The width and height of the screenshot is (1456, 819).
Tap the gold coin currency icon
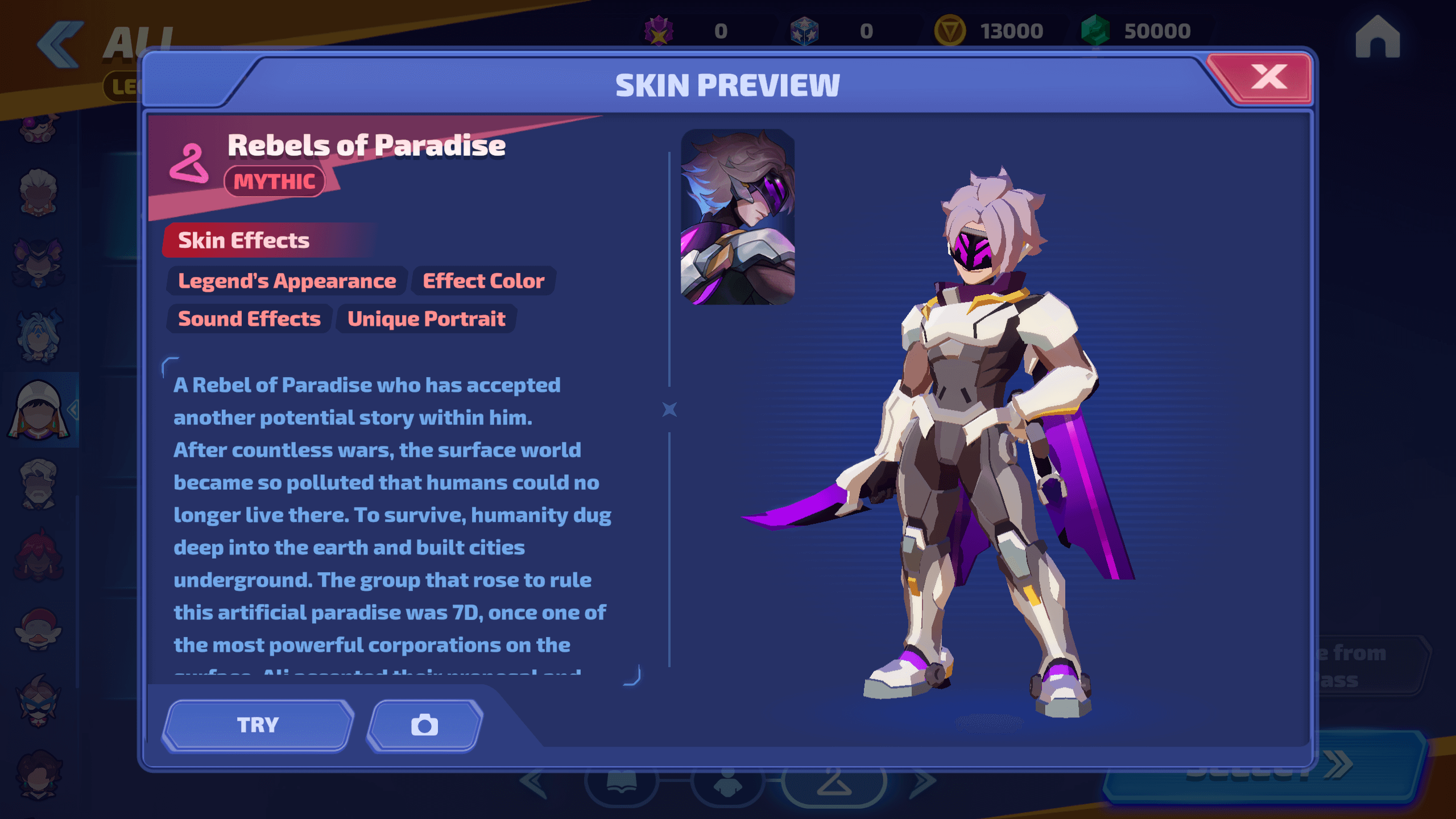tap(949, 31)
